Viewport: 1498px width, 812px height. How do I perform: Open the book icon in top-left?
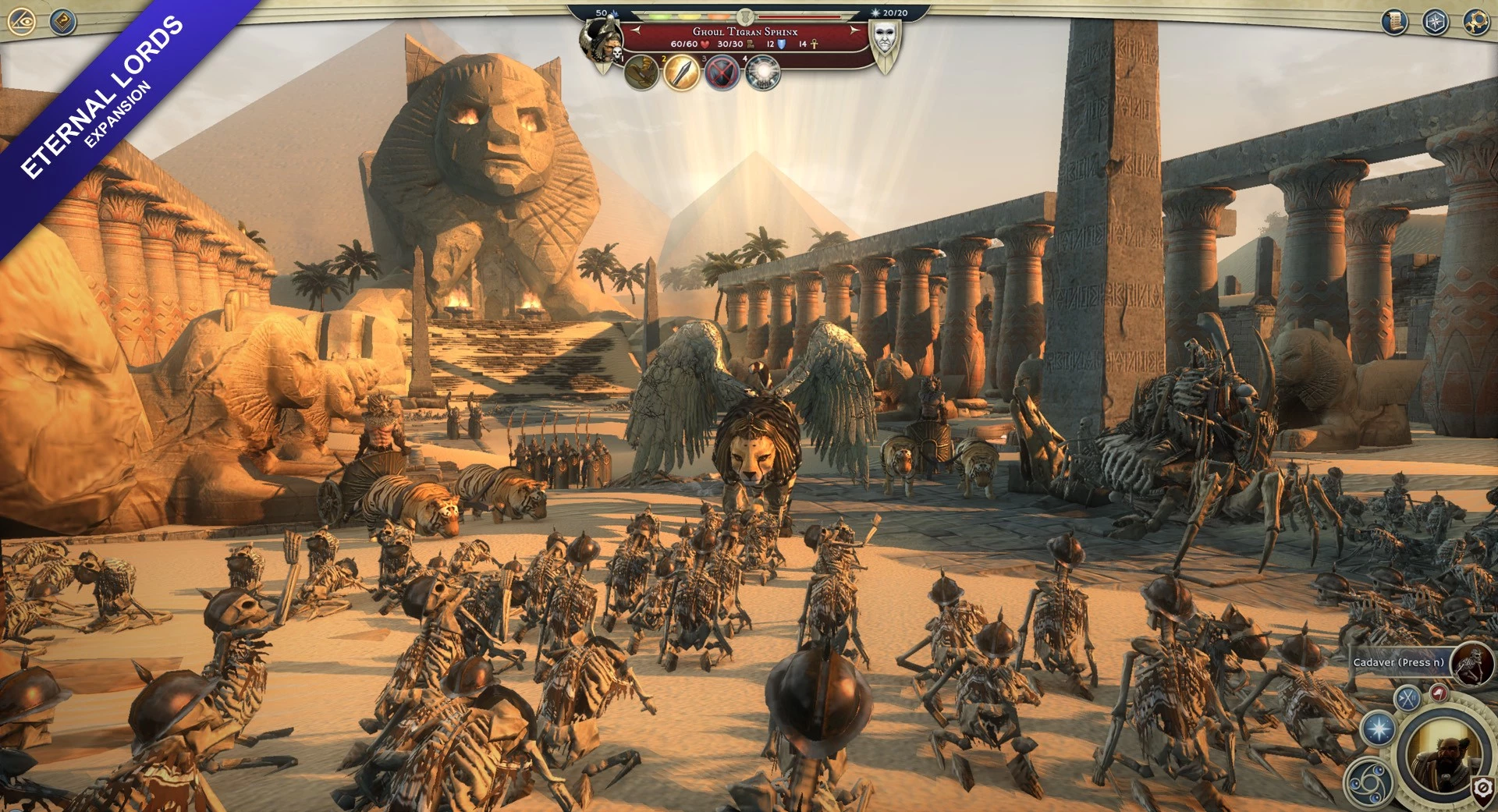[62, 22]
